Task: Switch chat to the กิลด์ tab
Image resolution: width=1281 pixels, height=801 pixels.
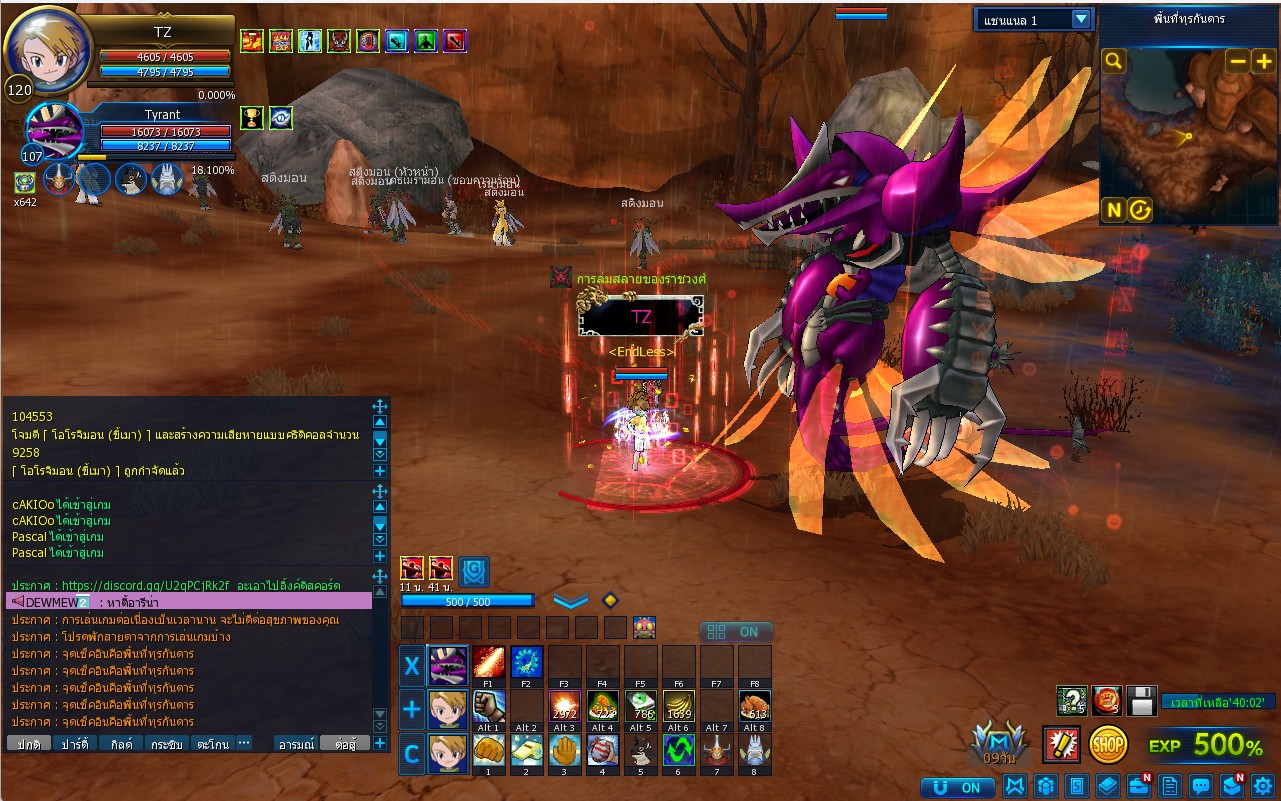Action: (x=120, y=744)
